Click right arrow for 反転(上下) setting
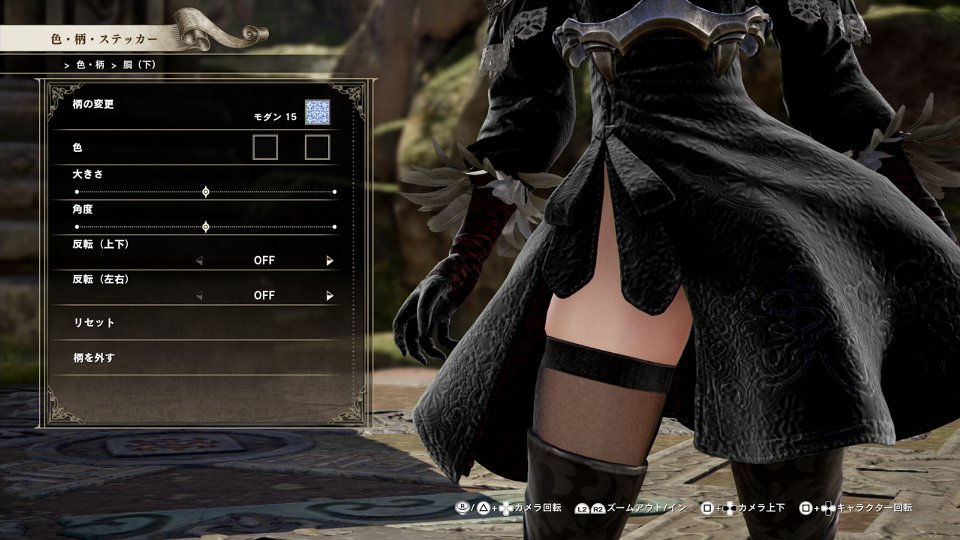This screenshot has width=960, height=540. [330, 261]
